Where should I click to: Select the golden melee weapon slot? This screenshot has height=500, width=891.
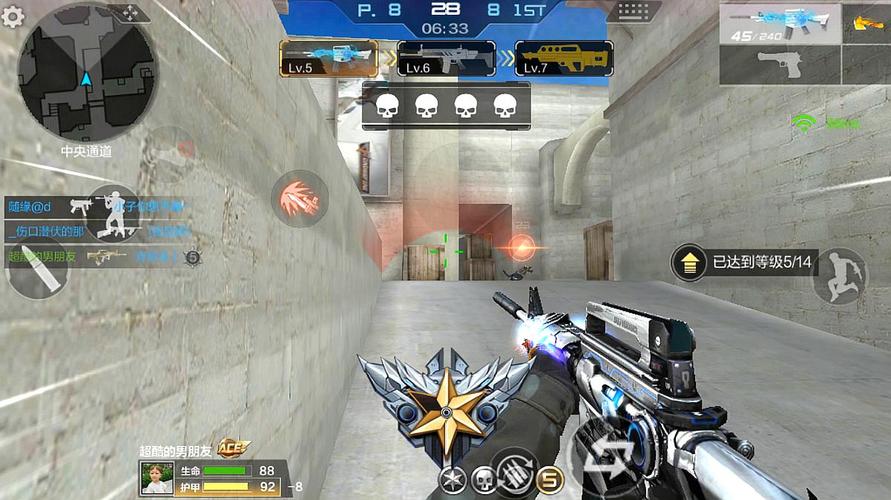pyautogui.click(x=866, y=22)
